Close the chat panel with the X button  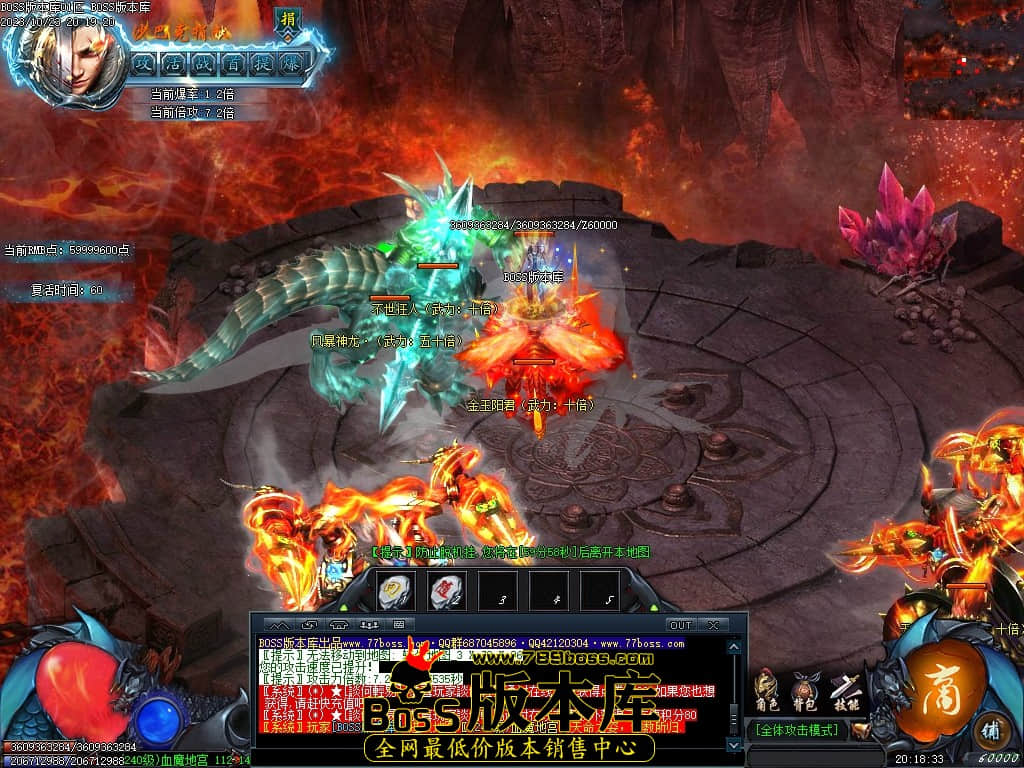(713, 625)
